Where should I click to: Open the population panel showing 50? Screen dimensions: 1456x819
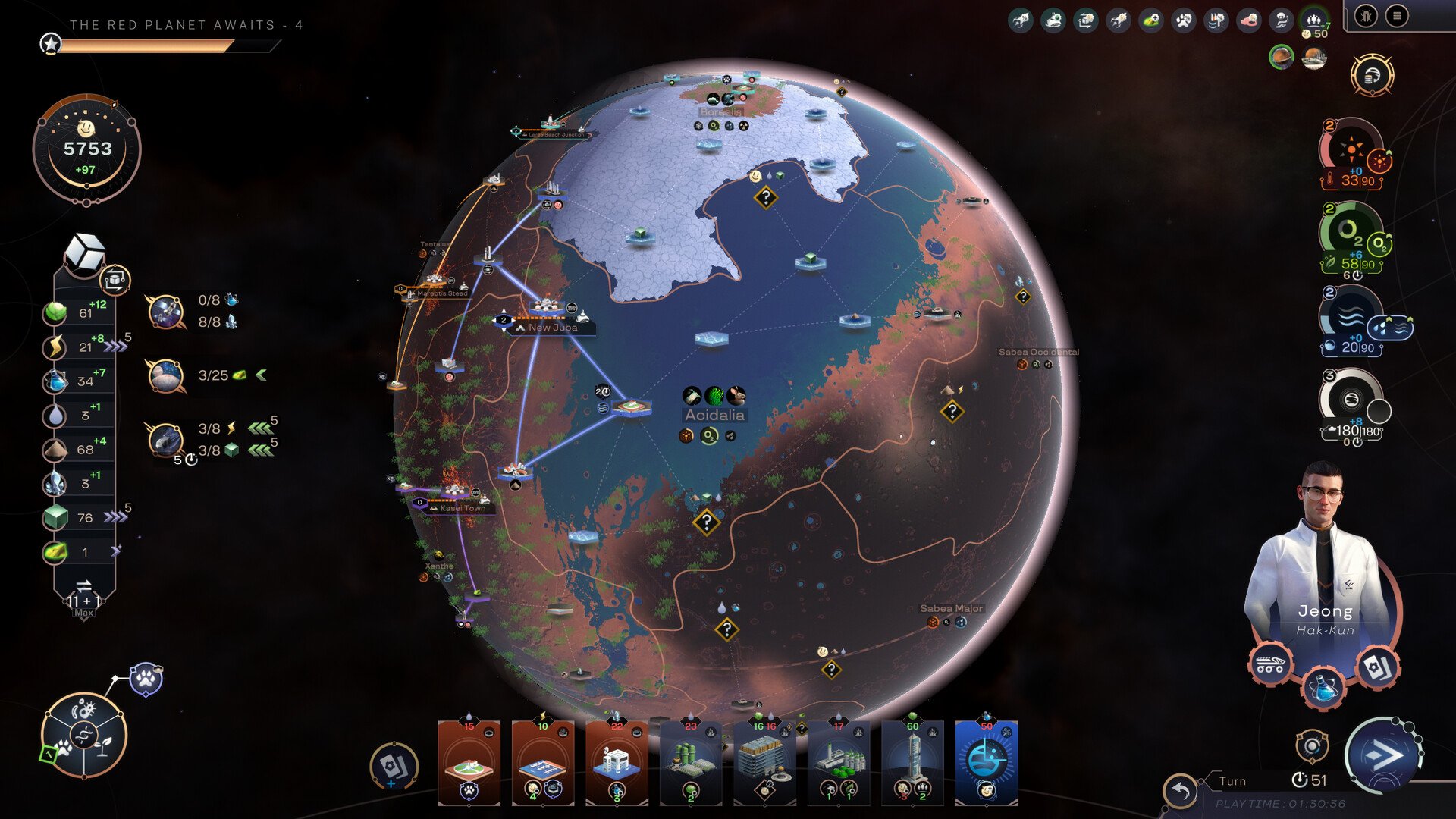click(x=1313, y=19)
